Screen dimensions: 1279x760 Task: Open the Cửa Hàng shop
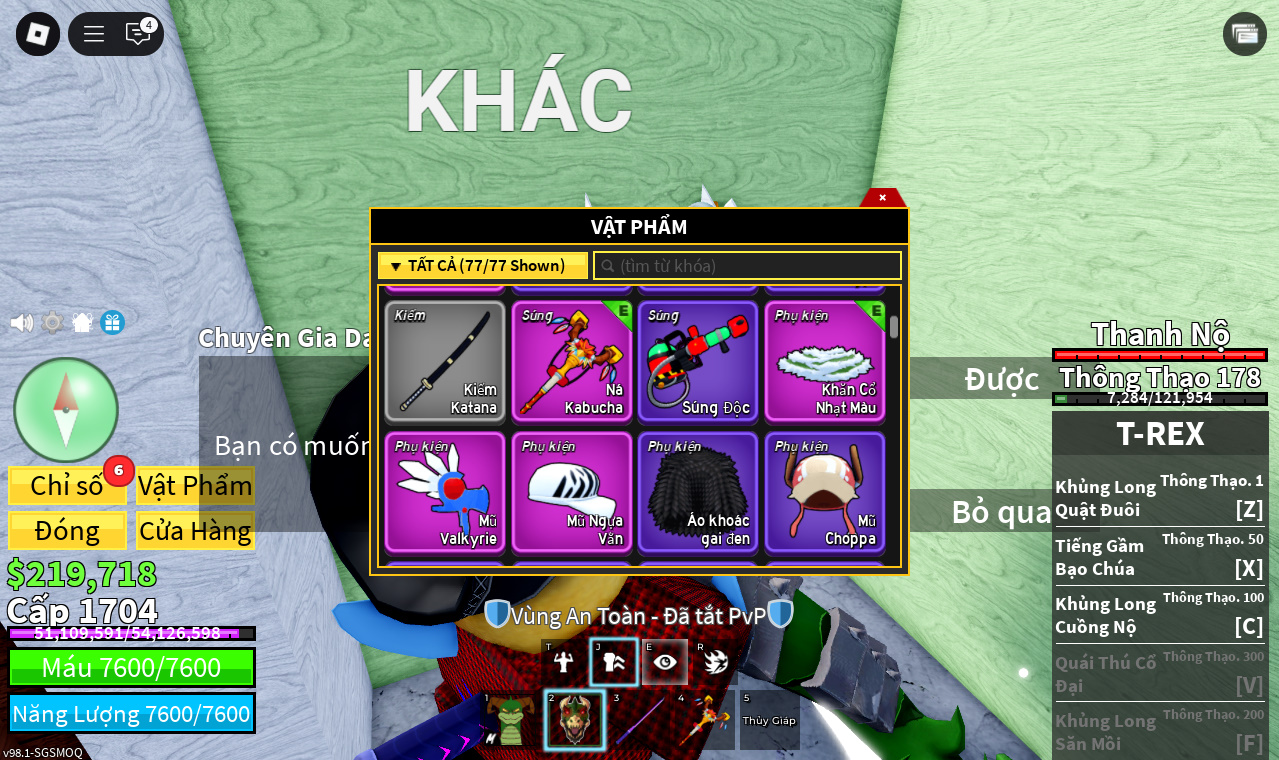click(195, 531)
